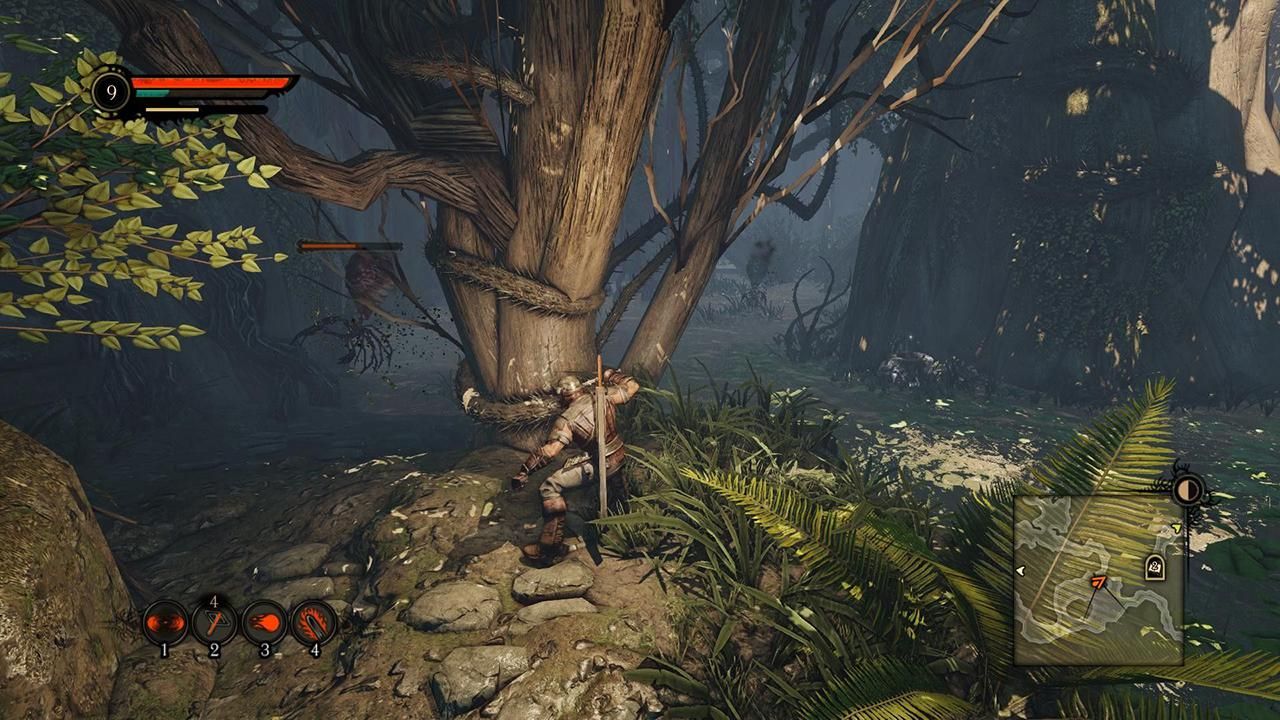Select the red player arrow on minimap
Screen dimensions: 1280x720
point(1098,582)
